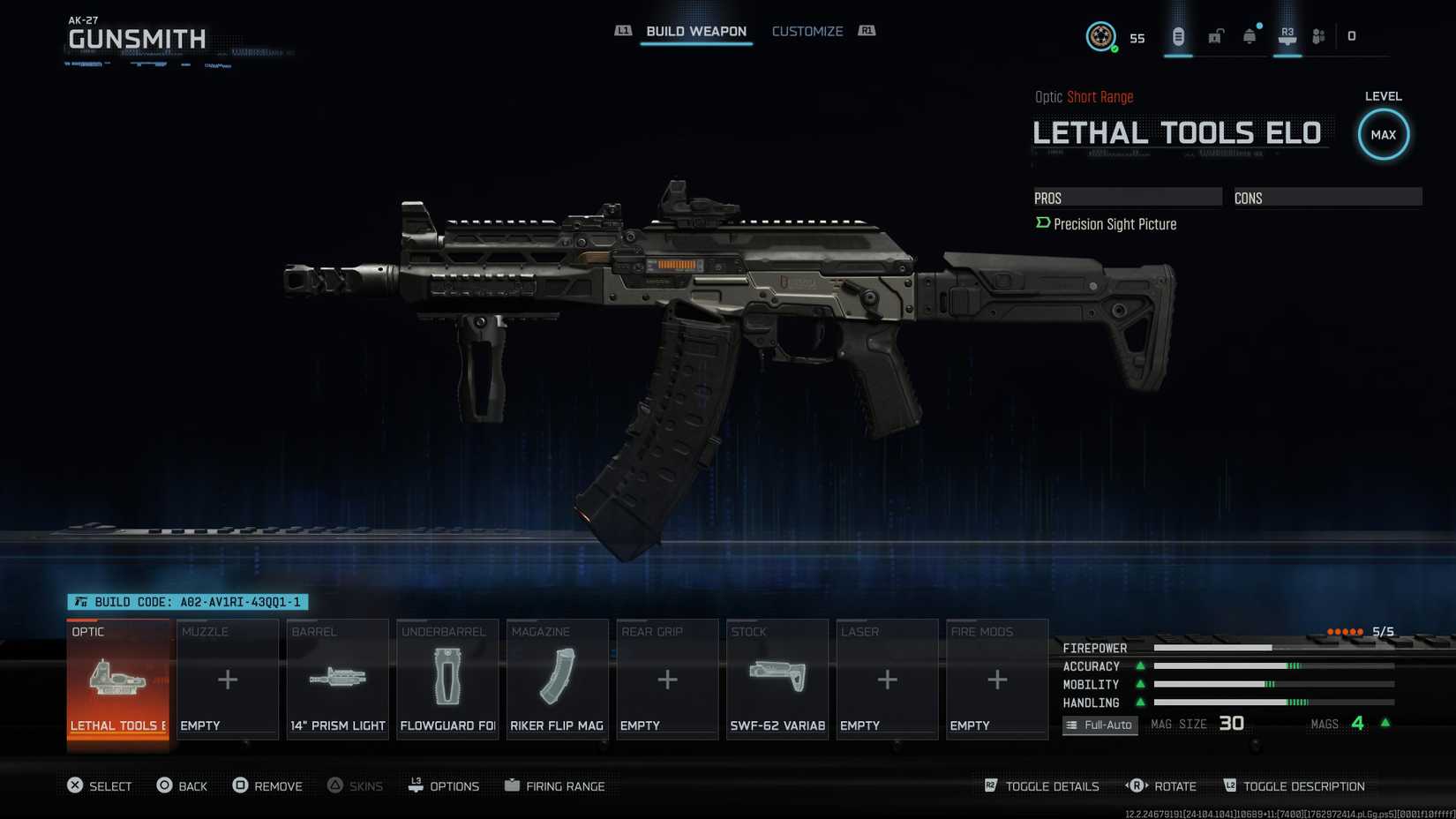Open the empty Muzzle attachment slot

click(228, 680)
